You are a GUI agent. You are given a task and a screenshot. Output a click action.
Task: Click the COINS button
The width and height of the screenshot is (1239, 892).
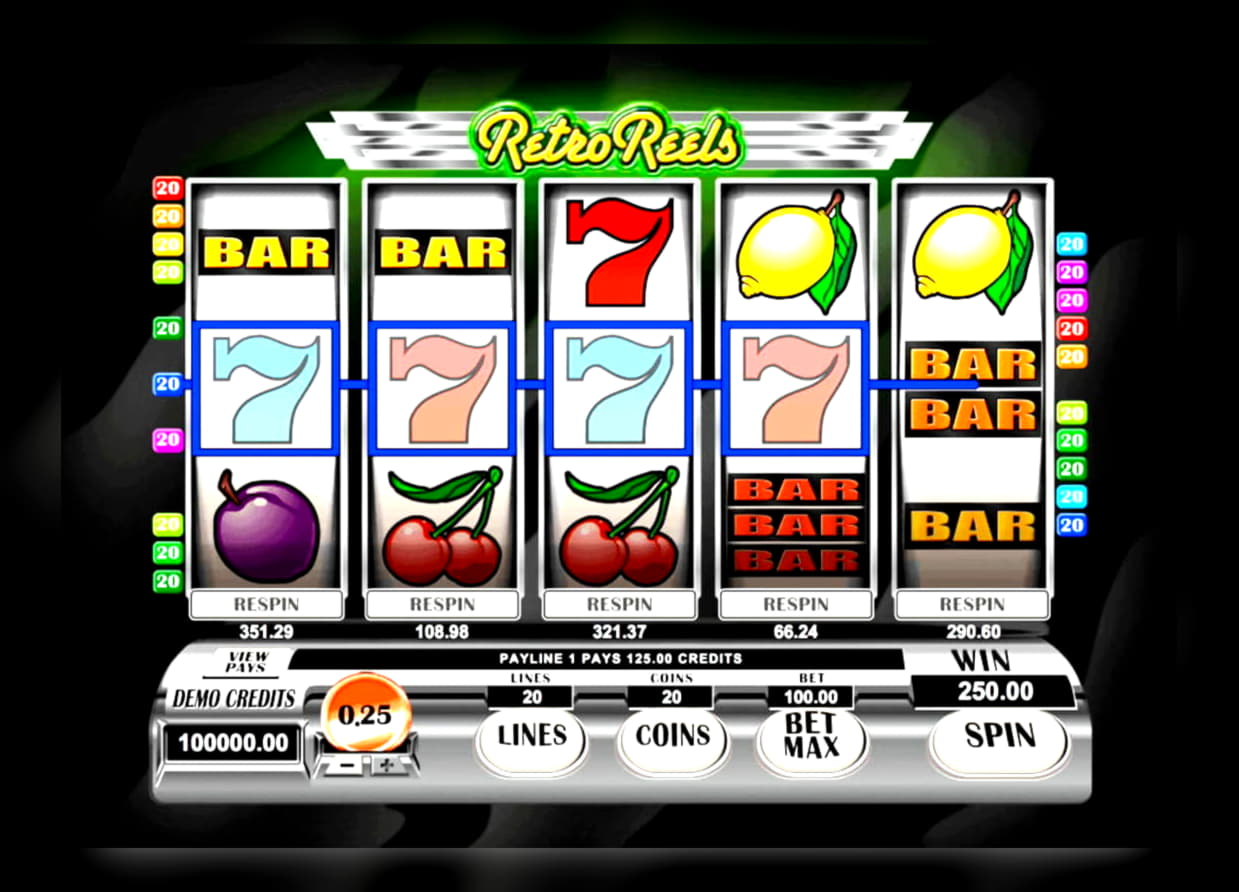click(671, 738)
